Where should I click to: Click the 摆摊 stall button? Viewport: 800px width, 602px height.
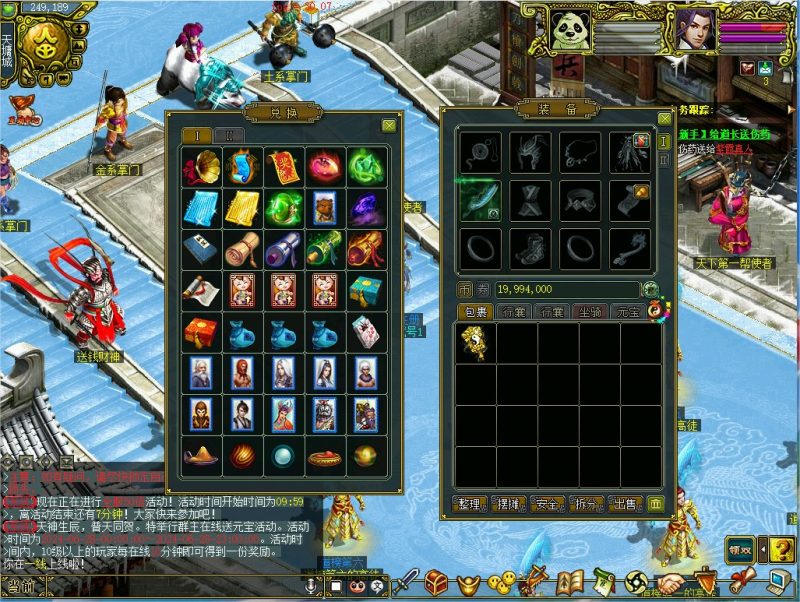[x=506, y=503]
